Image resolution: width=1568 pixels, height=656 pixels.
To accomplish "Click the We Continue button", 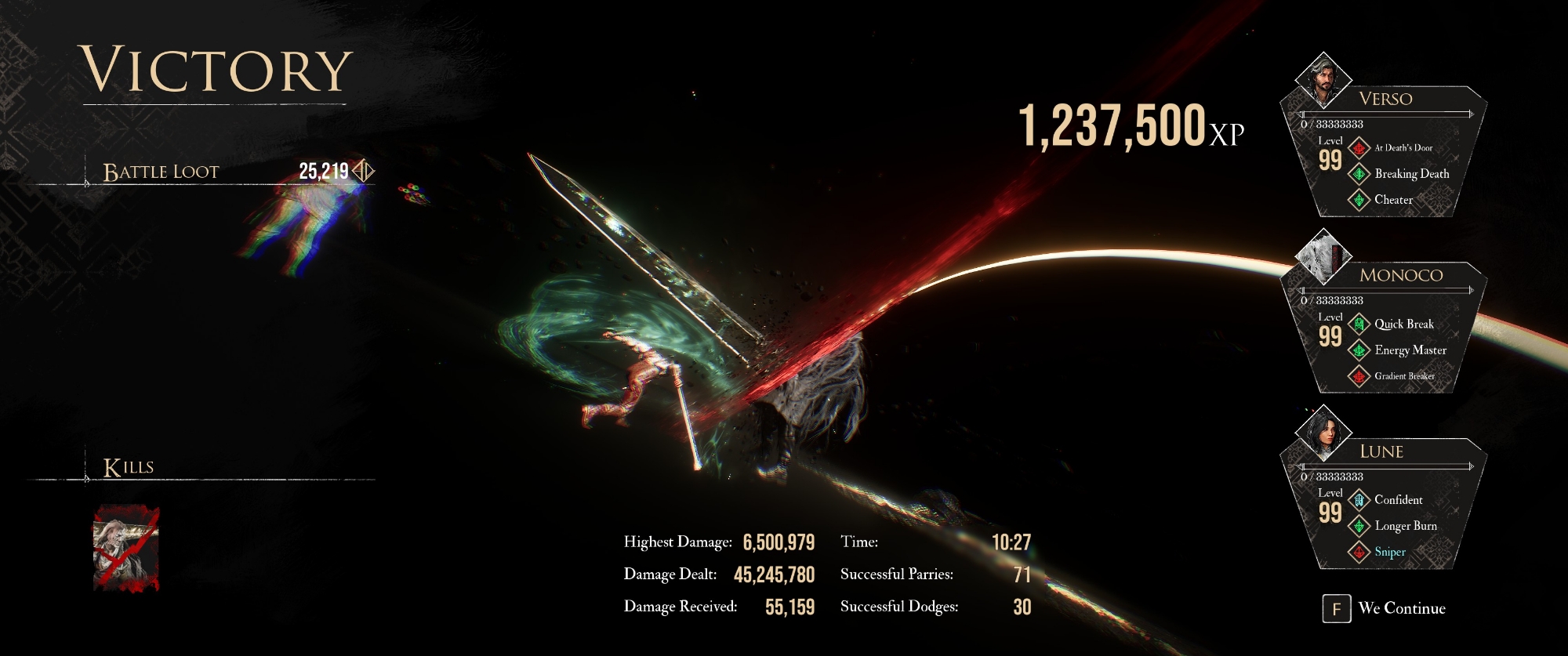I will click(1385, 608).
